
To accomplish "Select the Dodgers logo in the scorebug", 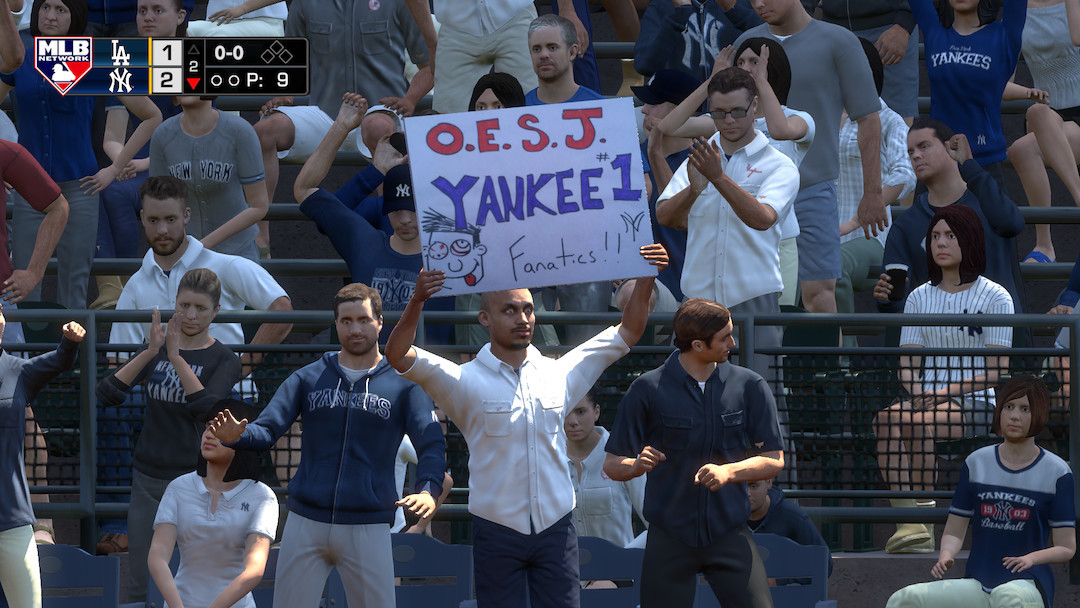I will tap(121, 52).
